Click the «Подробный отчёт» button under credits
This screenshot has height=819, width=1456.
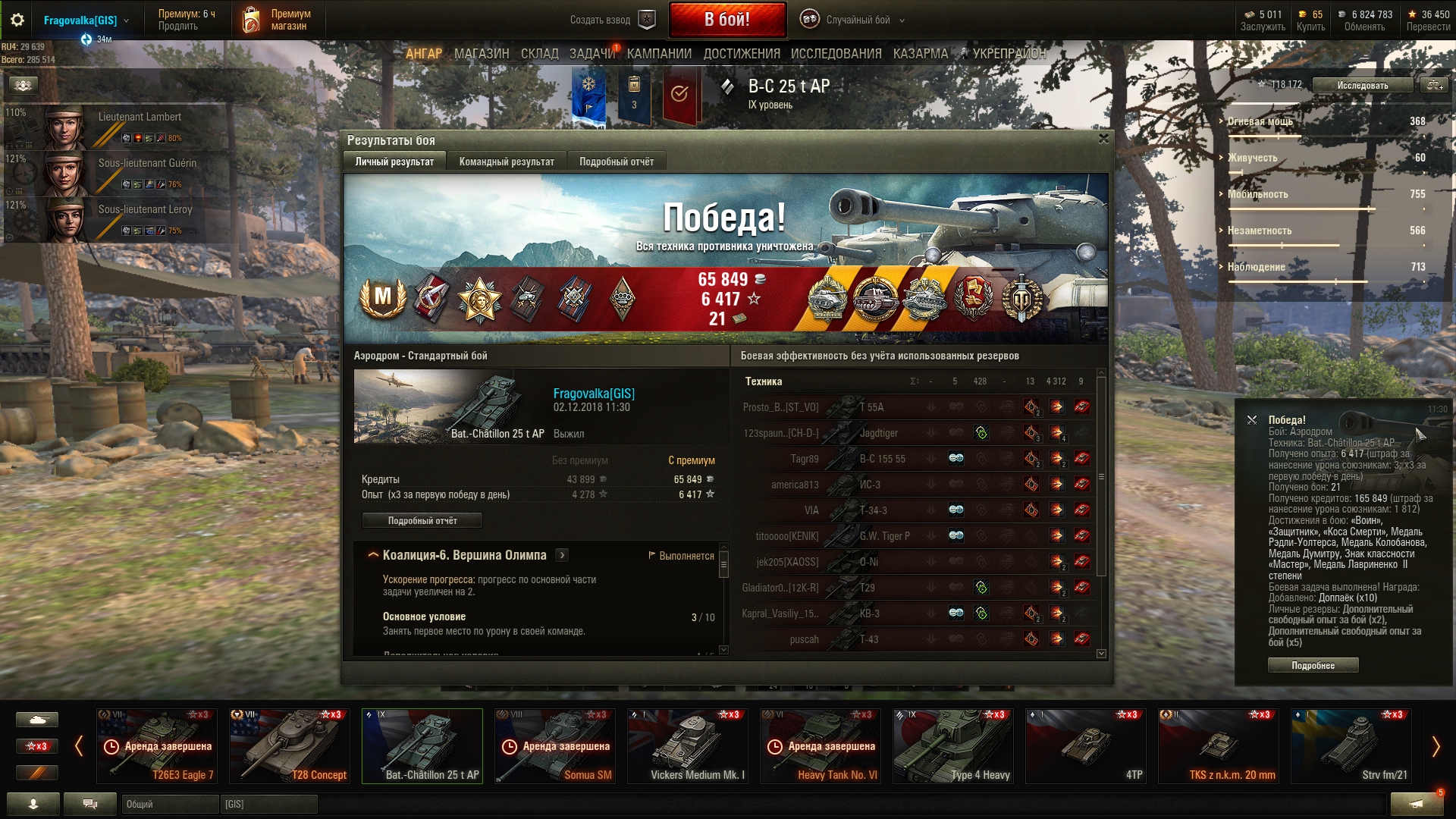422,521
